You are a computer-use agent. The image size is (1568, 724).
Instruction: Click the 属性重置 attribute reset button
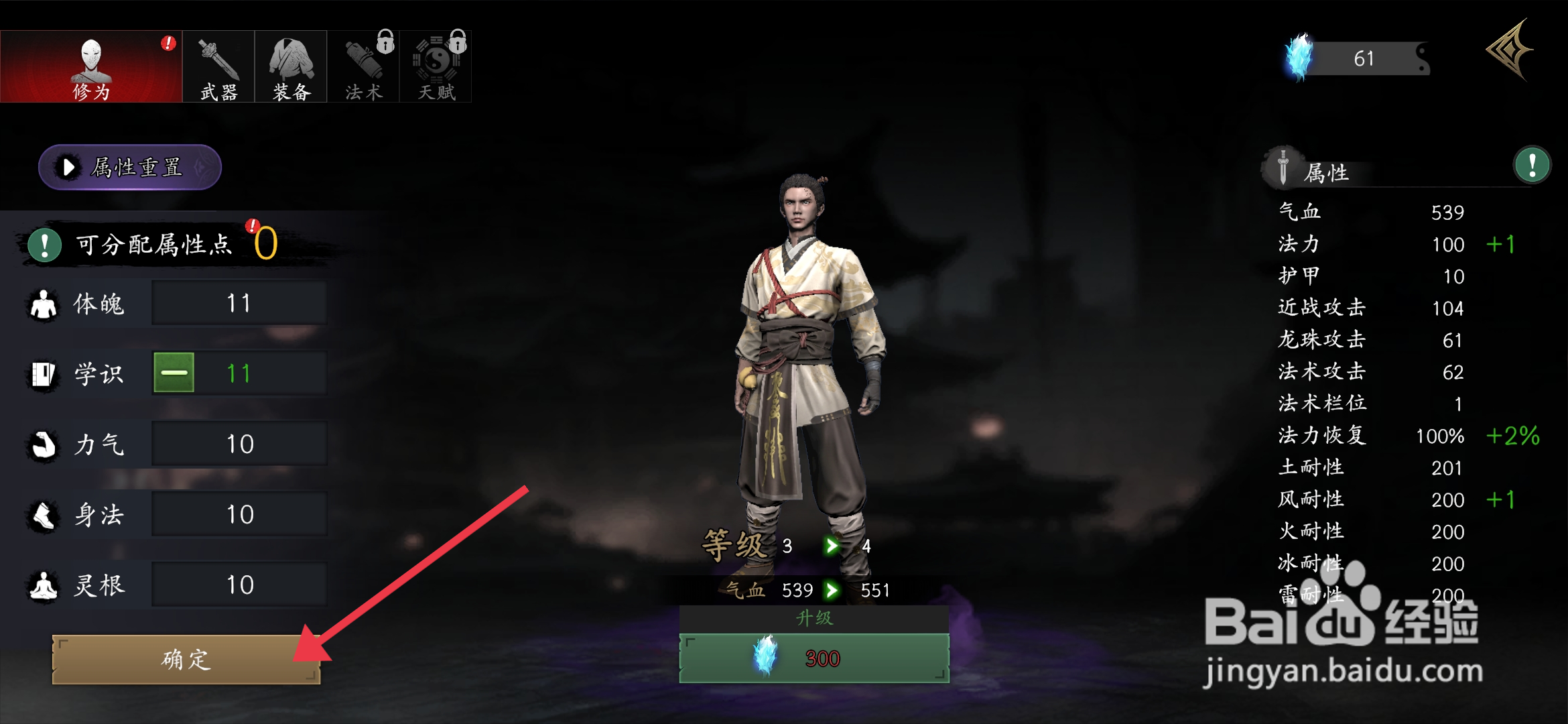click(x=129, y=168)
